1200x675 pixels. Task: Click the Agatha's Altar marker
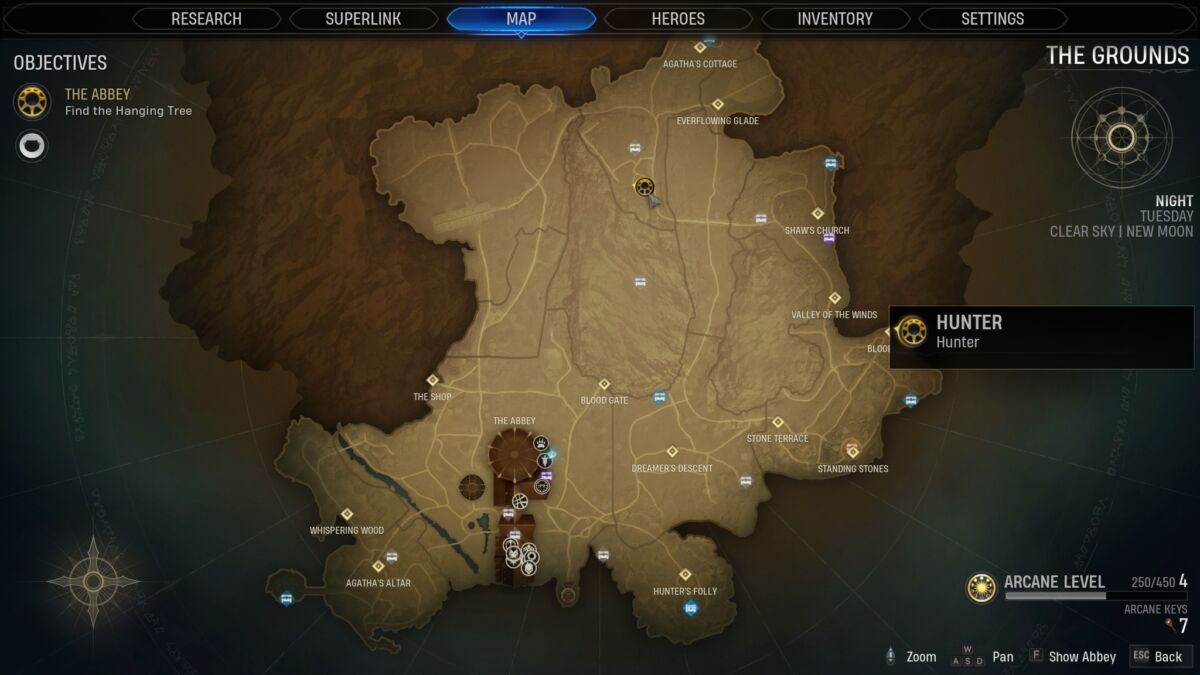(x=378, y=566)
